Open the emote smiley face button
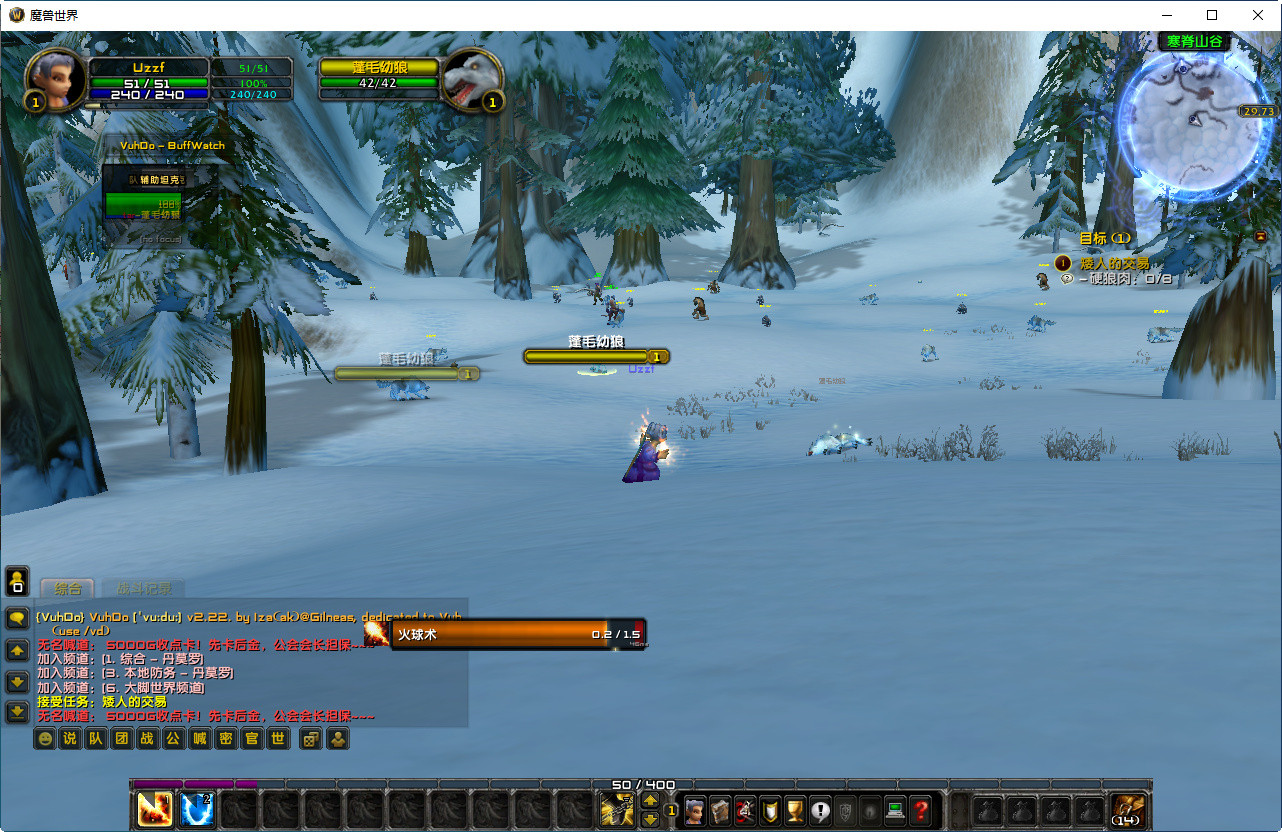The image size is (1282, 832). [44, 739]
